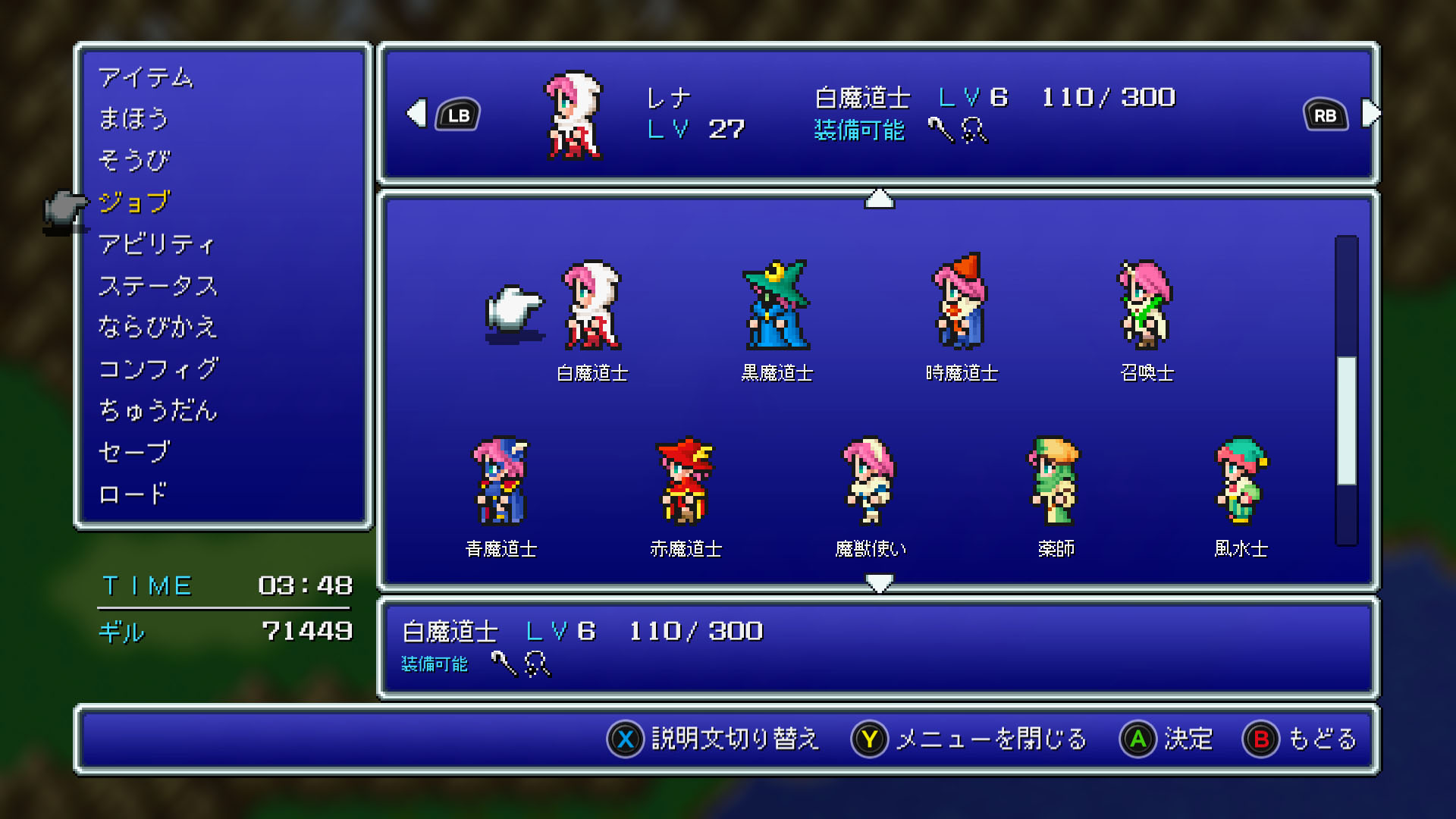Expand job list downward with bottom arrow

tap(879, 582)
